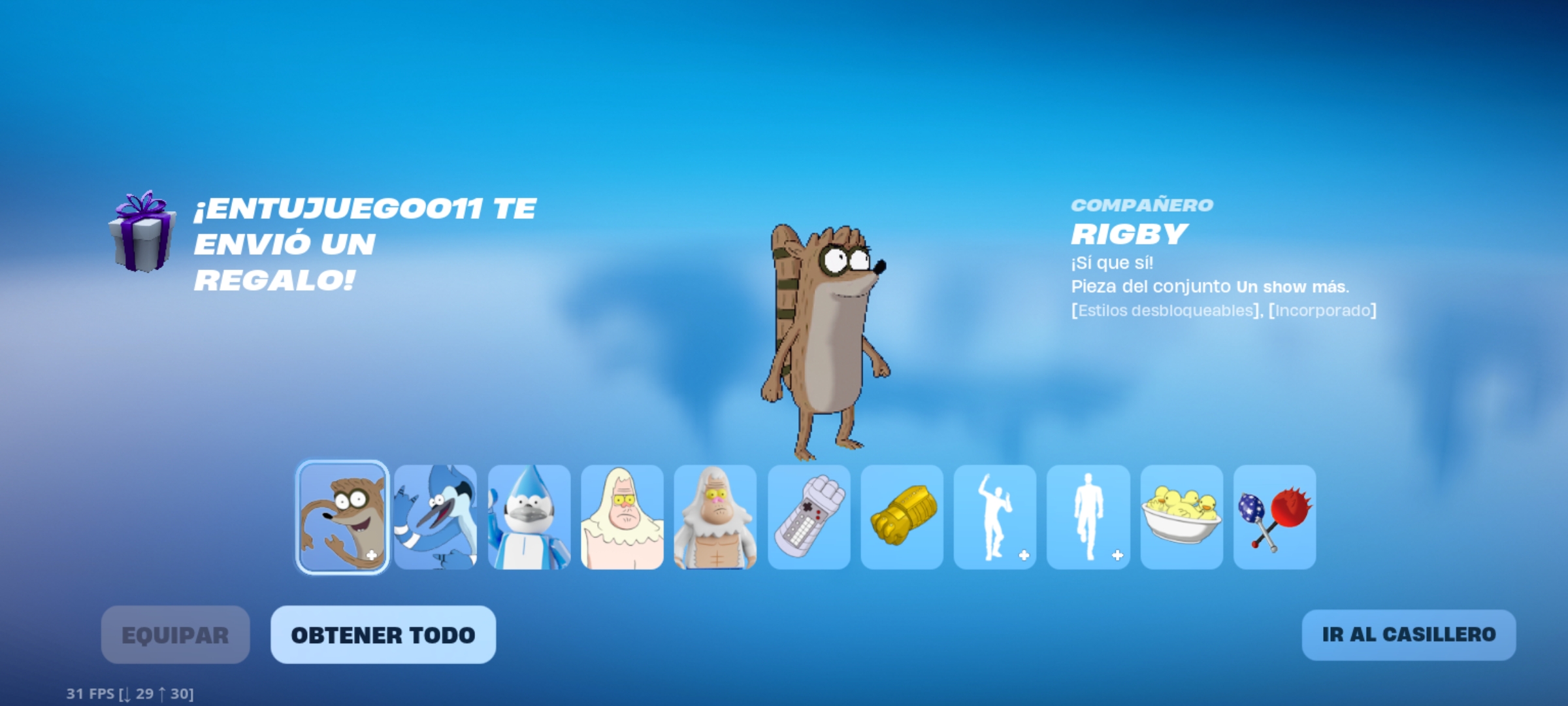
Task: Select the blue and red maracas item
Action: [1275, 517]
